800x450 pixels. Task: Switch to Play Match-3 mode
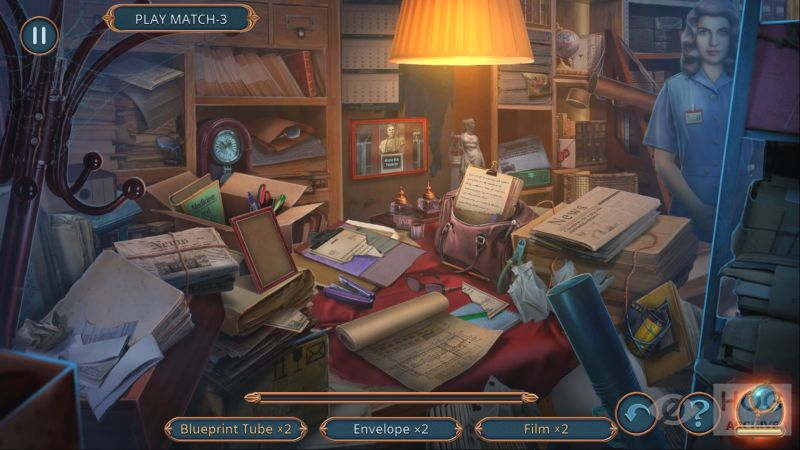(x=181, y=18)
